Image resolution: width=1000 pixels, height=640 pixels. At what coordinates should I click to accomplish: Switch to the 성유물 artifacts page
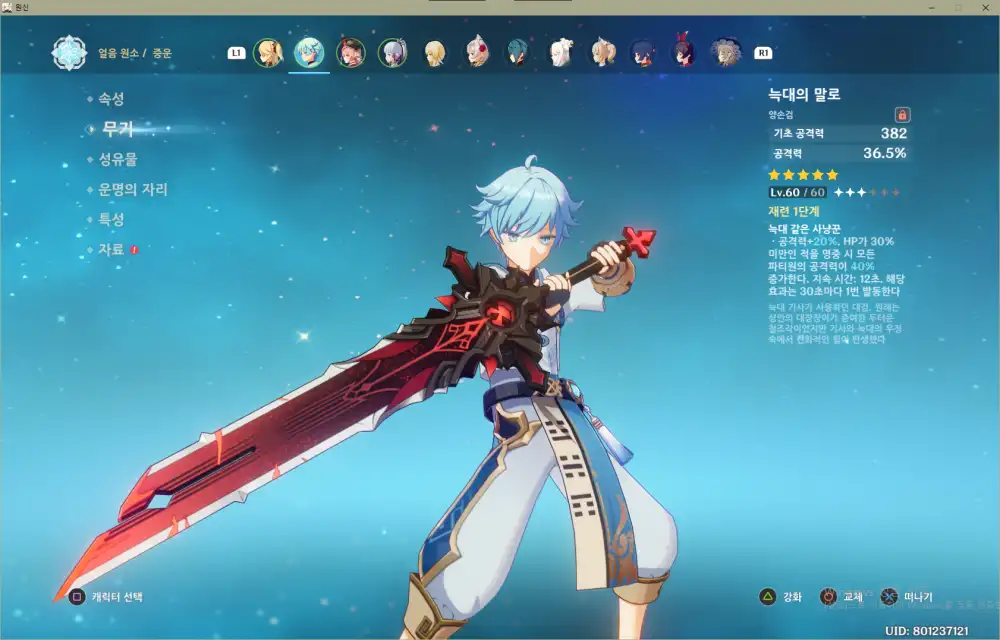[117, 159]
